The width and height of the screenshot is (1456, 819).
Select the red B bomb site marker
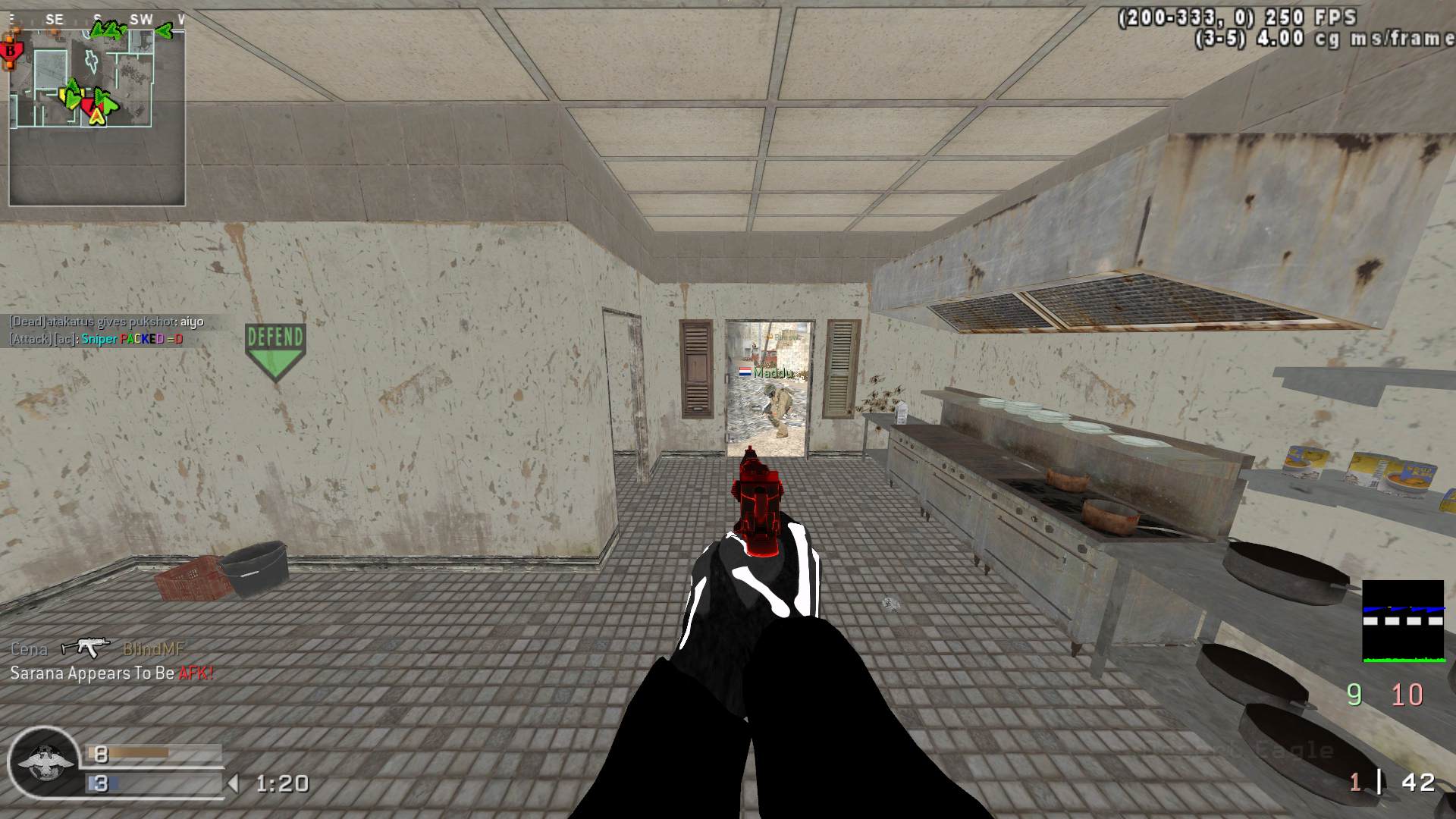click(11, 52)
